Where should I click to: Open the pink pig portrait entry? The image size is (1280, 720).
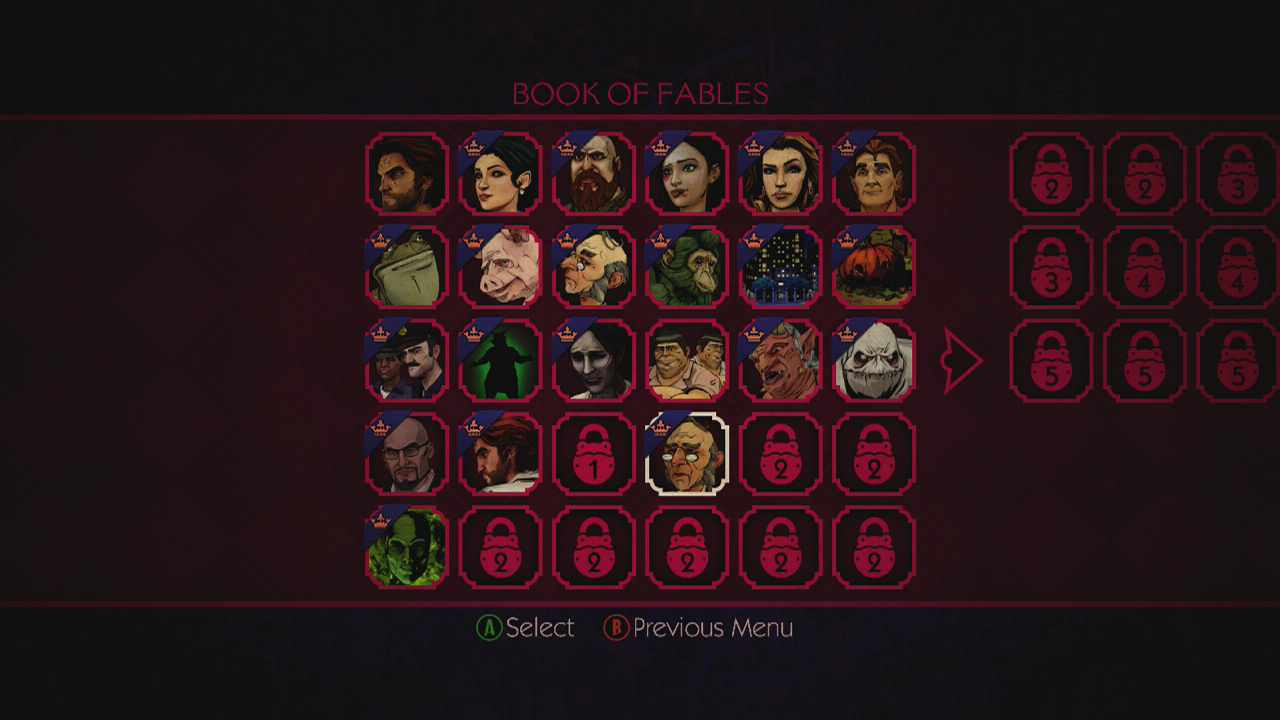tap(500, 267)
